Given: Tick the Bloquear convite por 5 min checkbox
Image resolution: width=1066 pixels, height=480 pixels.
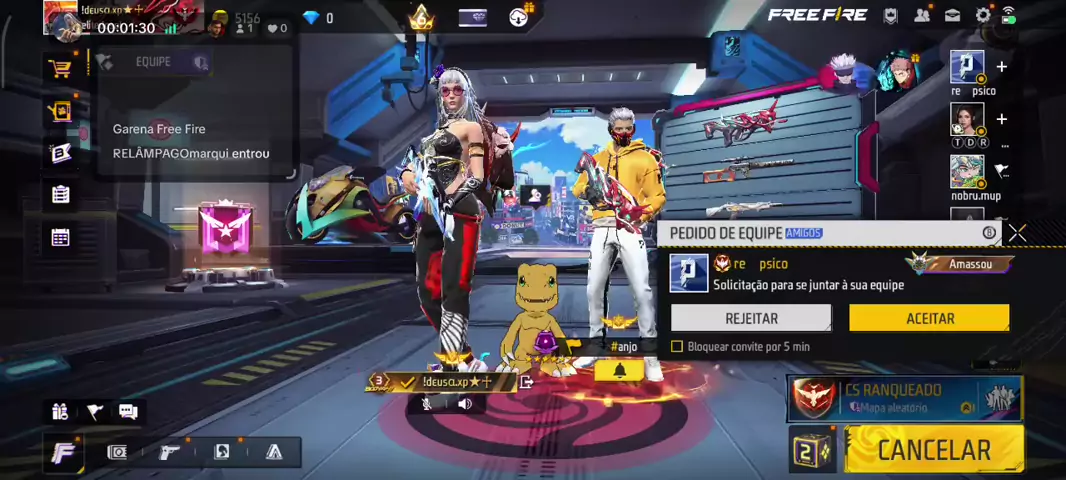Looking at the screenshot, I should tap(677, 346).
